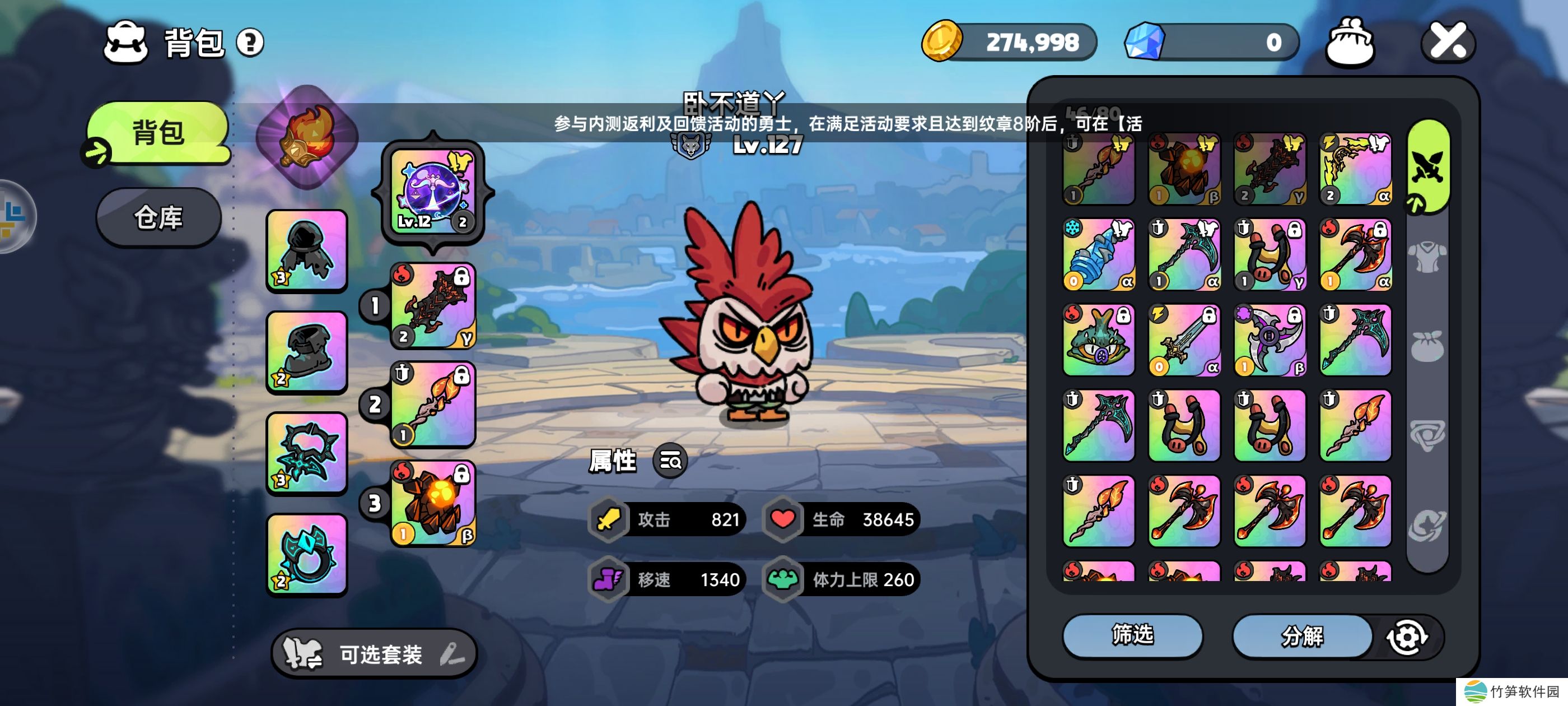The image size is (1568, 706).
Task: Switch inventory to the armor category
Action: click(1427, 257)
